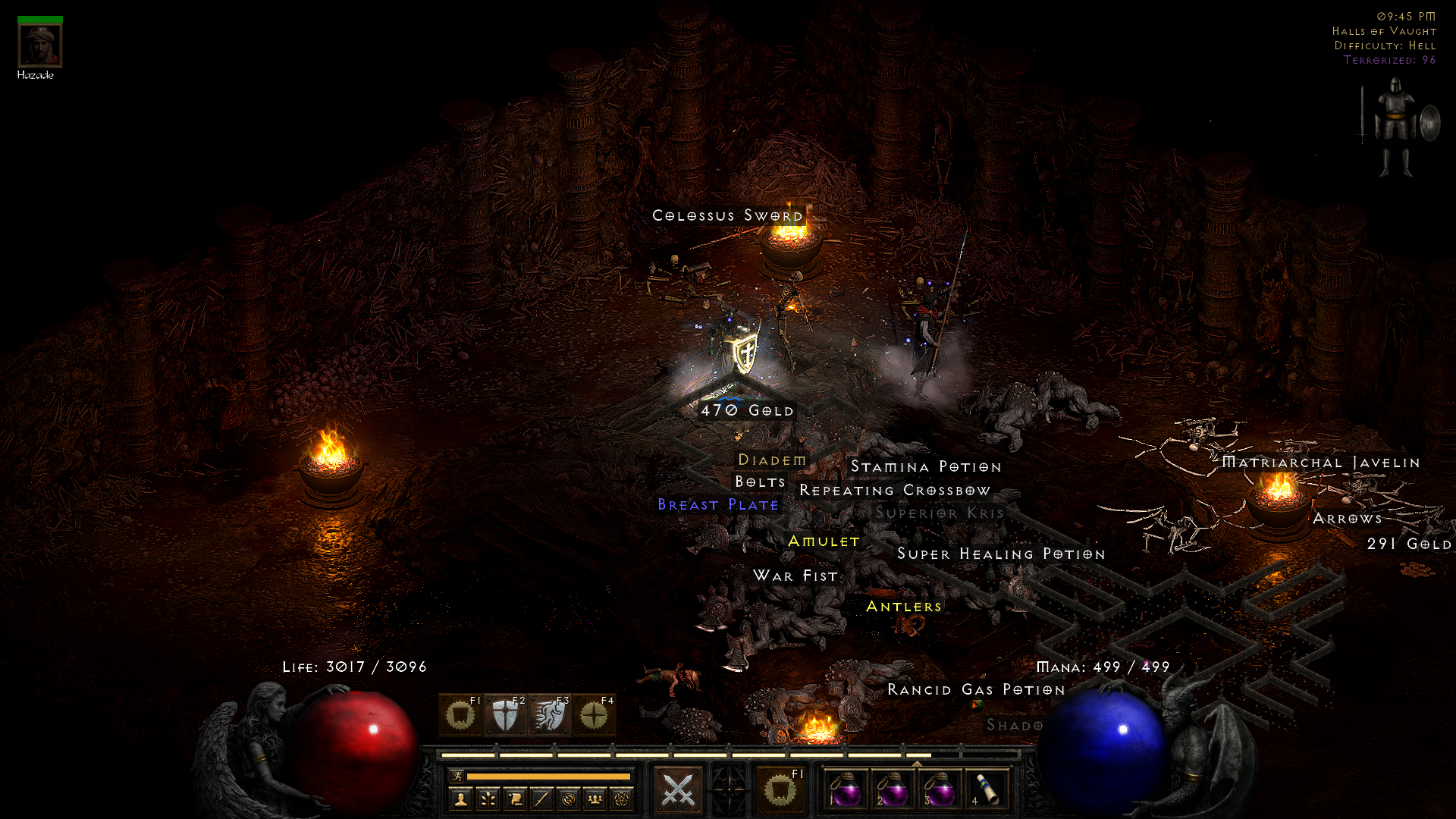This screenshot has width=1456, height=819.
Task: Open the skill tree panel icon
Action: [x=487, y=801]
